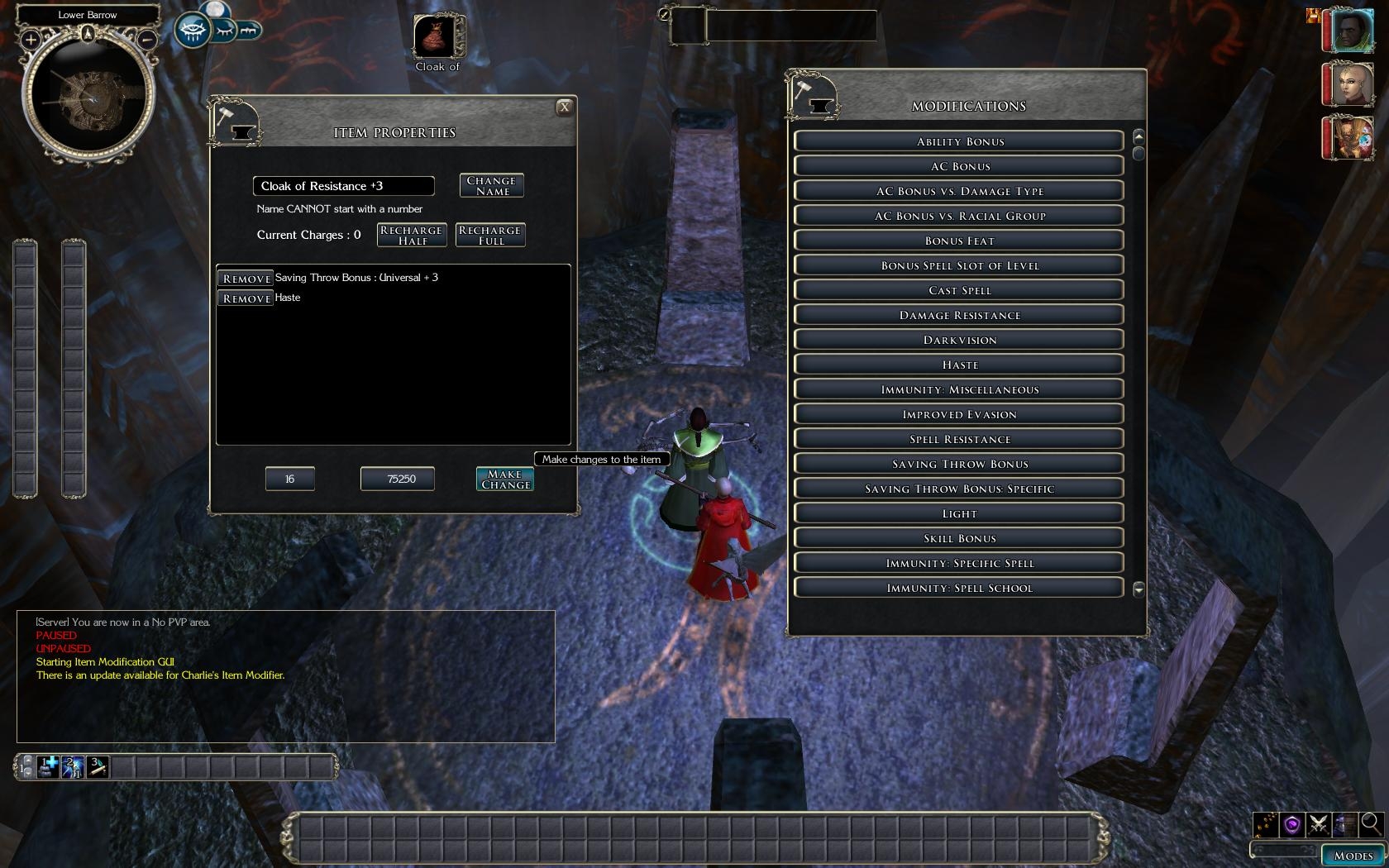Image resolution: width=1389 pixels, height=868 pixels.
Task: Remove the Saving Throw Bonus property
Action: click(246, 279)
